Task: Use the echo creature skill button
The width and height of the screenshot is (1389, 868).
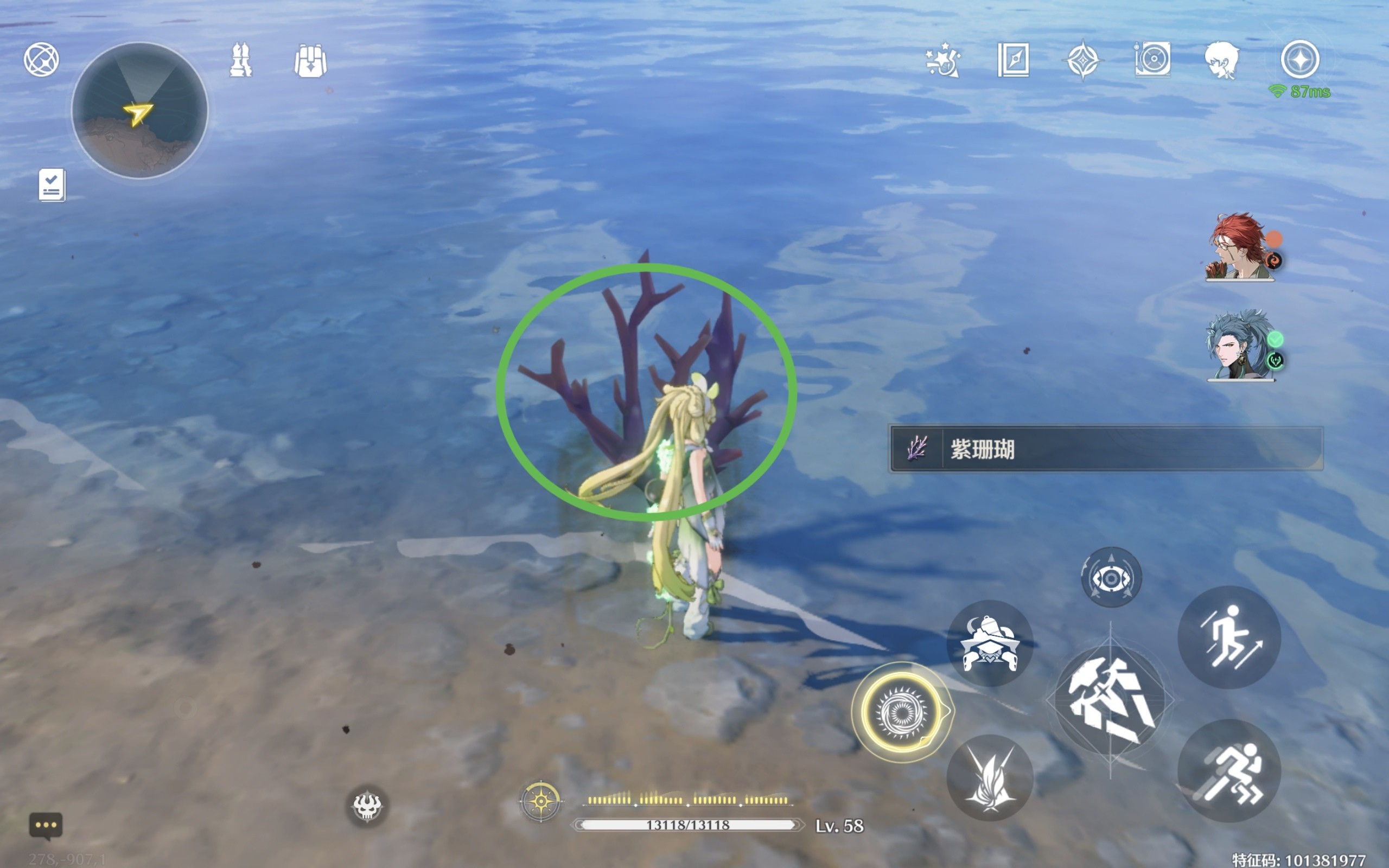Action: click(x=990, y=643)
